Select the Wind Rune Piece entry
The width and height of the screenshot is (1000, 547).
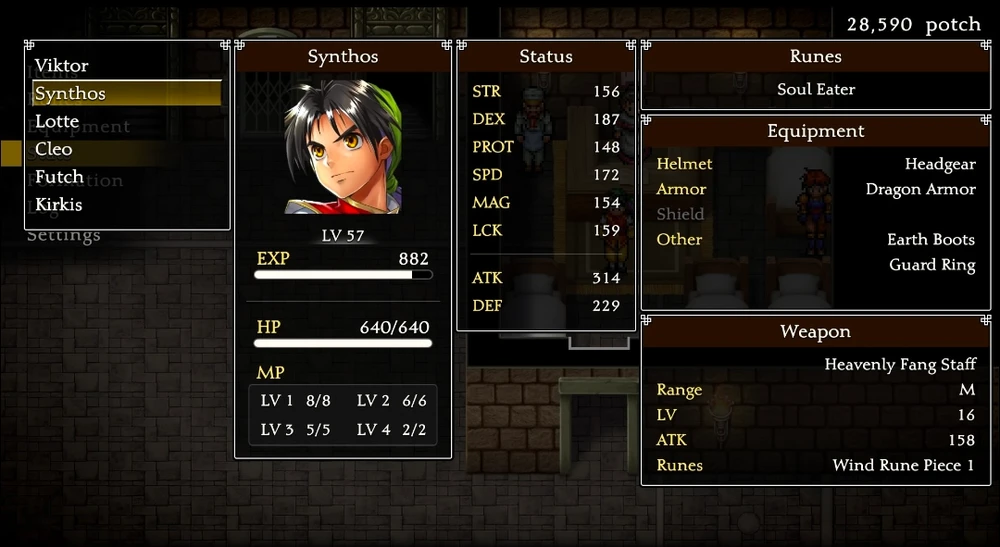pyautogui.click(x=903, y=465)
